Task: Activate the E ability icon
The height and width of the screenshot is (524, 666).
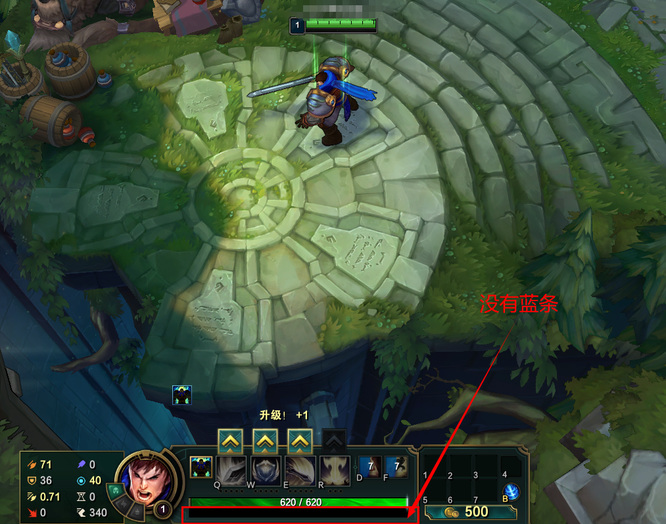Action: (x=300, y=470)
